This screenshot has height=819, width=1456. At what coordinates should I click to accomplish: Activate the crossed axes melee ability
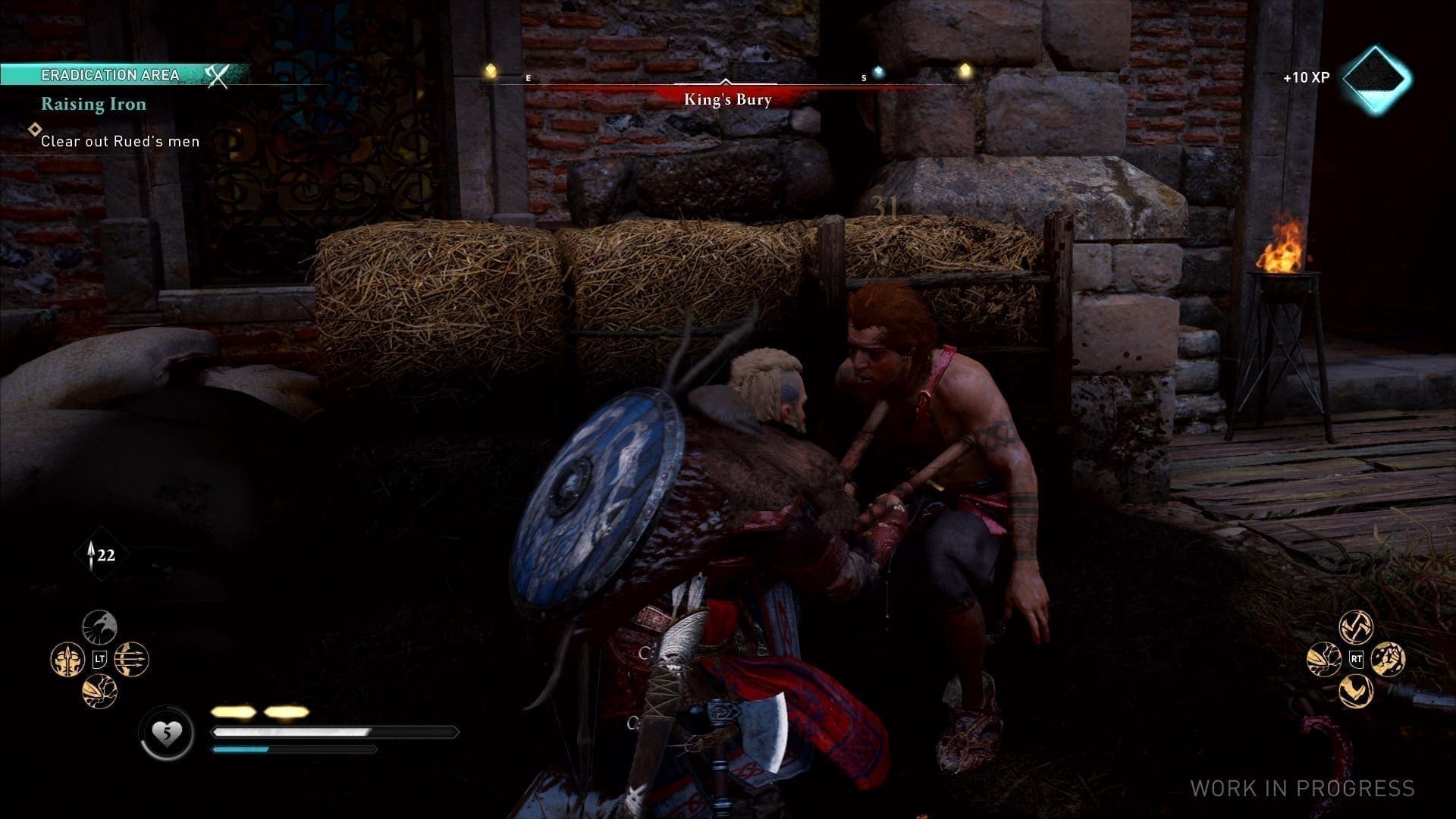point(1356,627)
